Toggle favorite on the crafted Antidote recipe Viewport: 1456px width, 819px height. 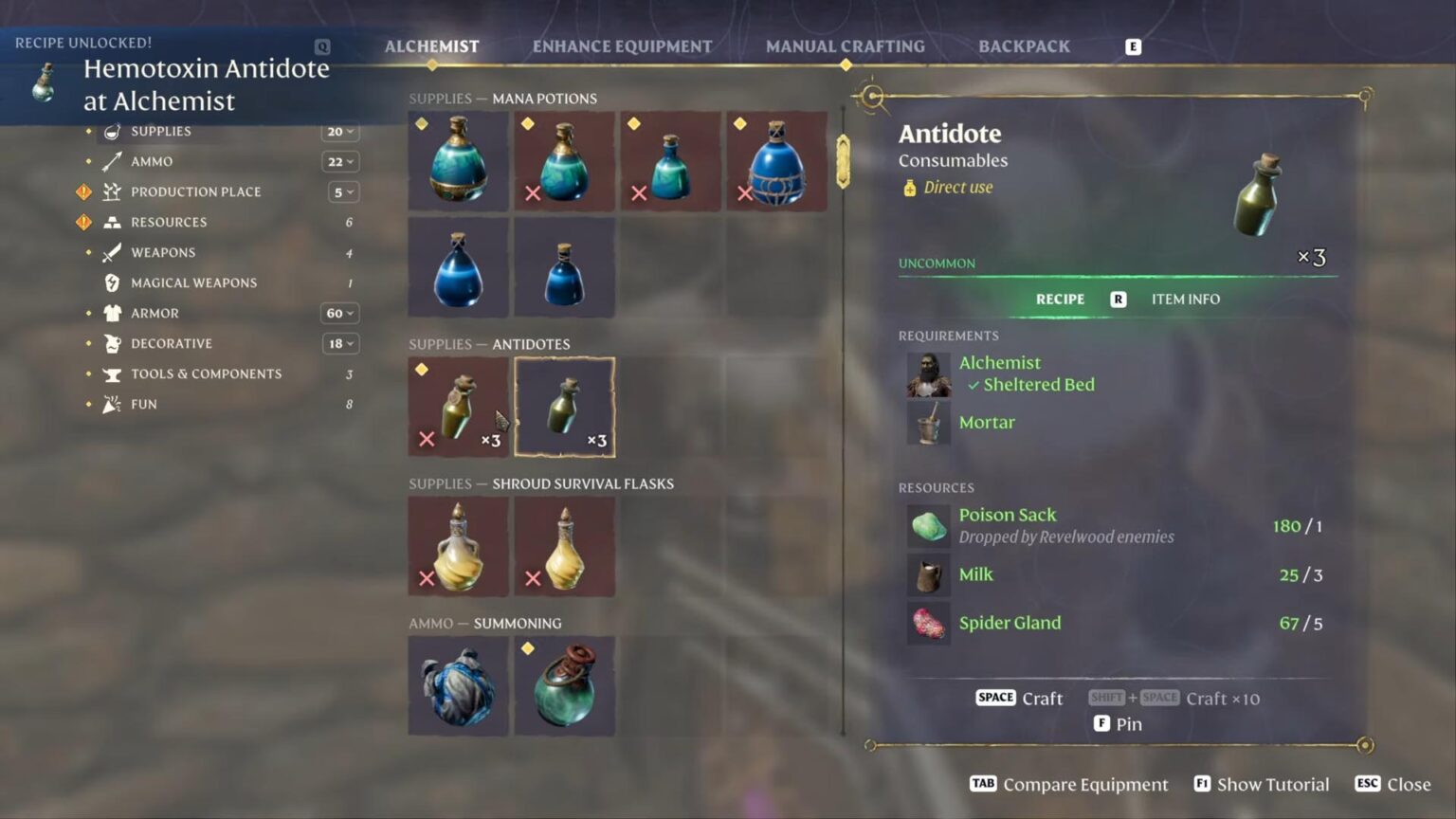pyautogui.click(x=422, y=370)
